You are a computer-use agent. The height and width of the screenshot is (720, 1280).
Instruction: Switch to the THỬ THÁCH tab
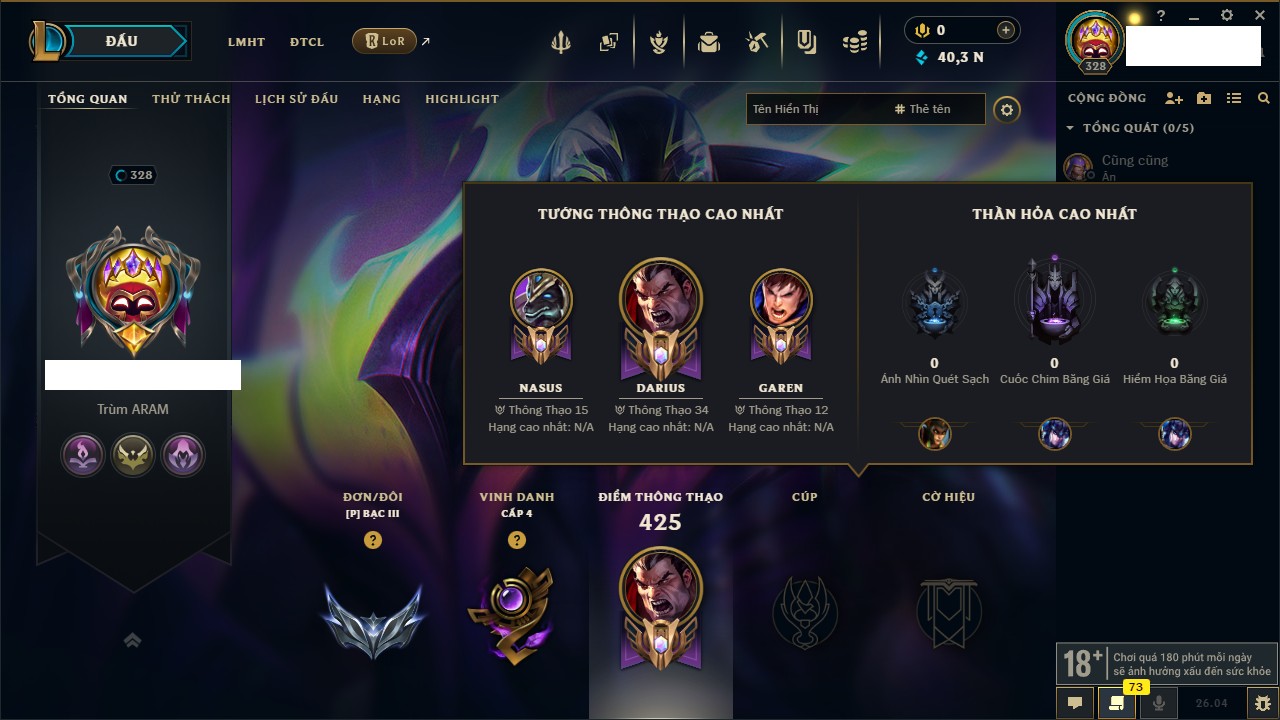tap(191, 99)
